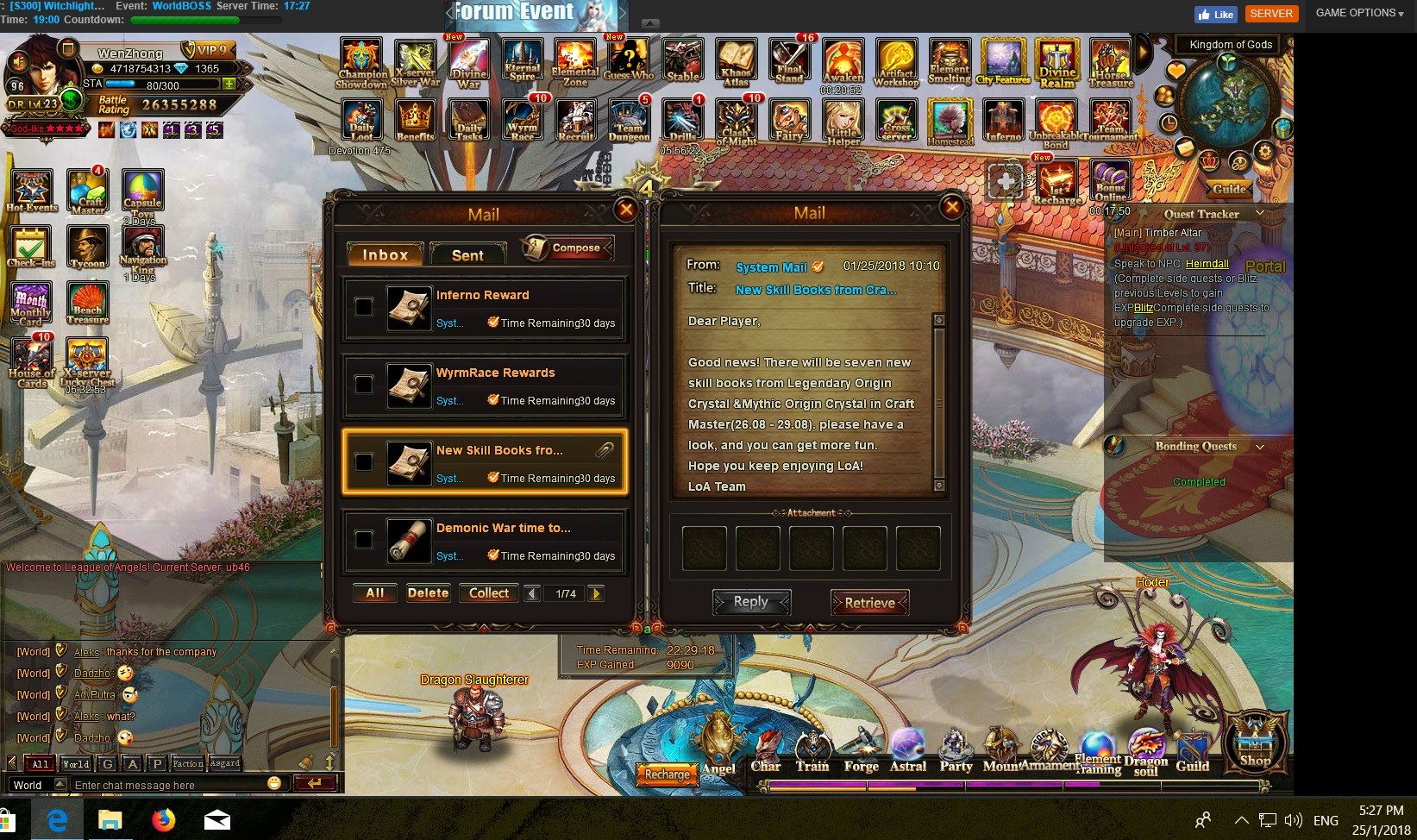This screenshot has width=1417, height=840.
Task: Retrieve the mail attachment
Action: pos(869,603)
